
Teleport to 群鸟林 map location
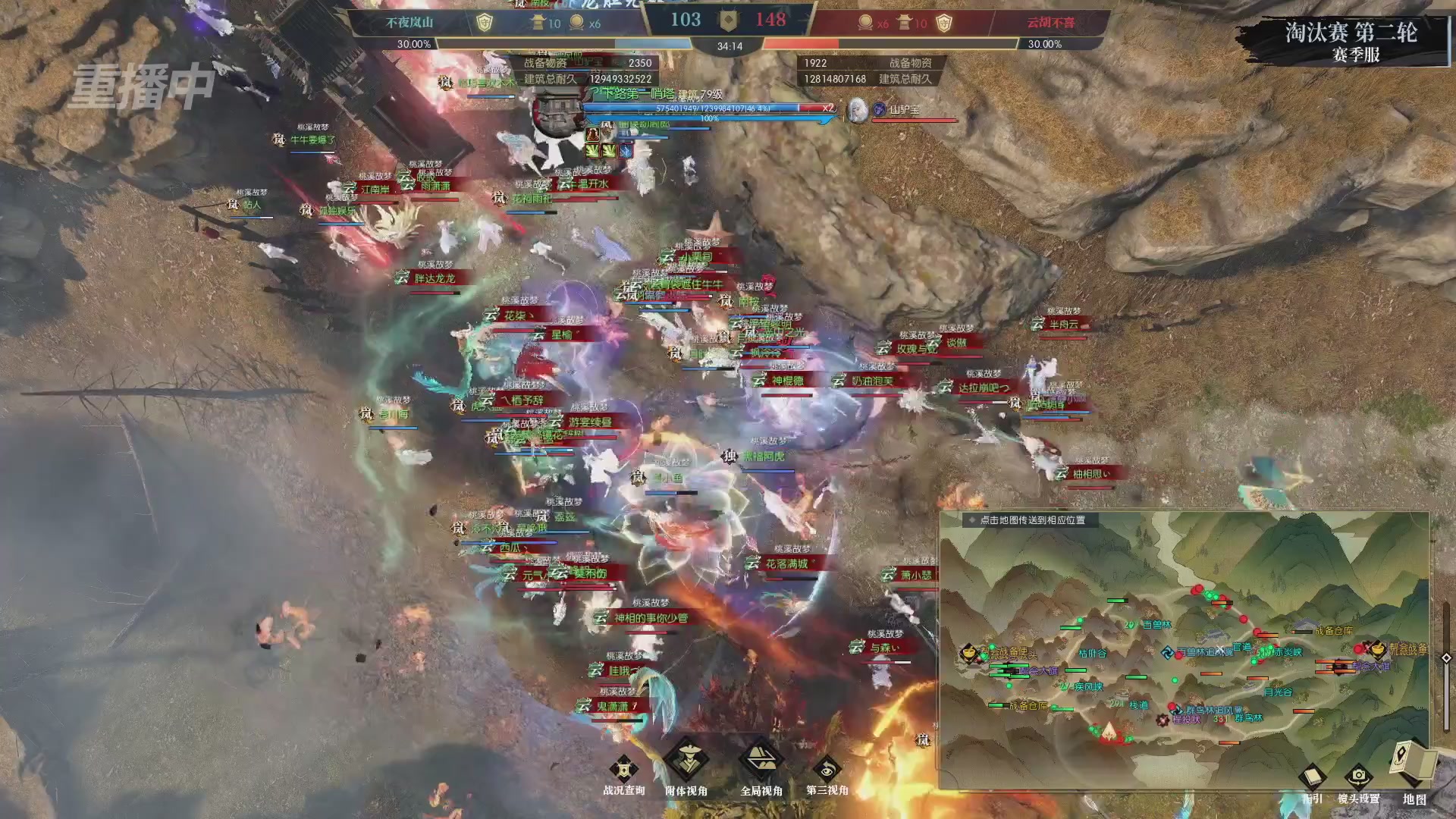click(1248, 718)
